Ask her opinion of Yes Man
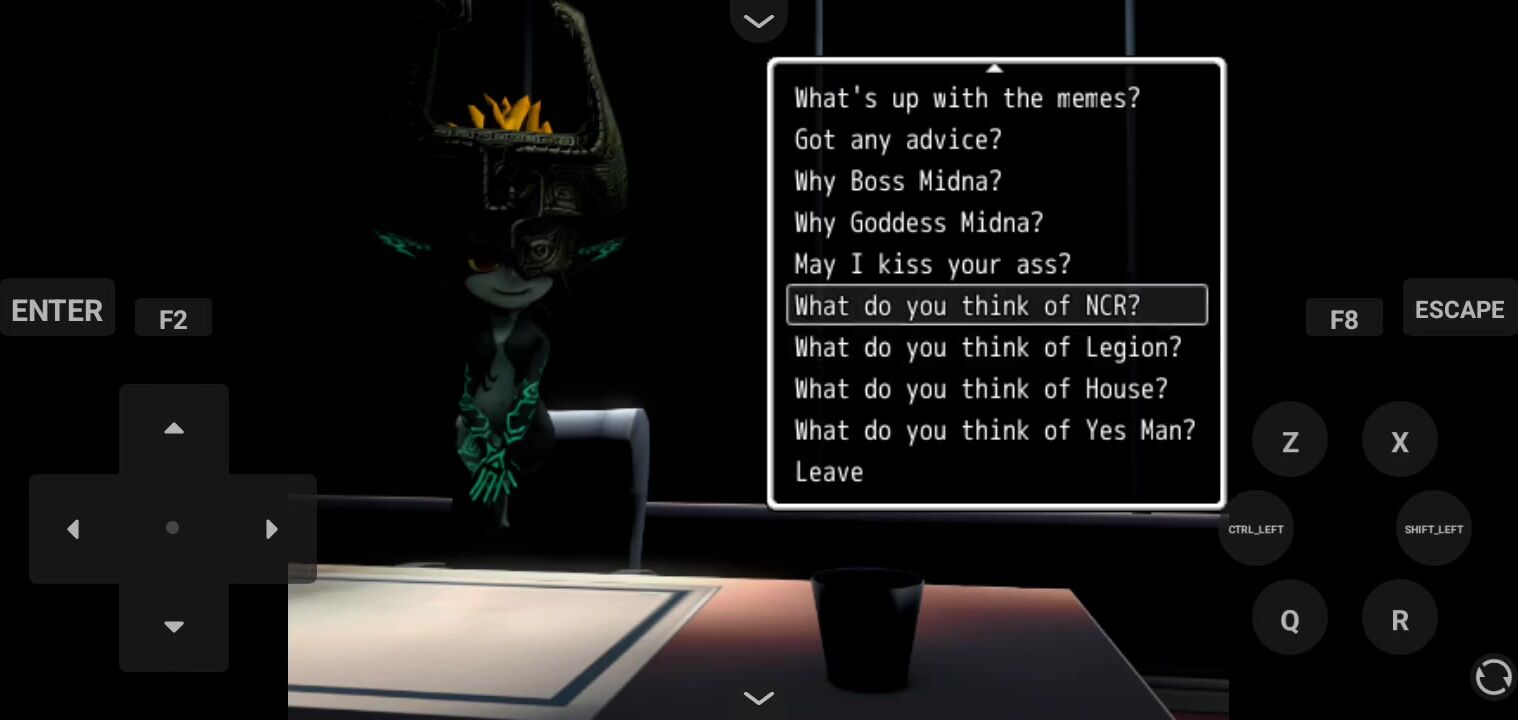The height and width of the screenshot is (720, 1518). click(994, 430)
